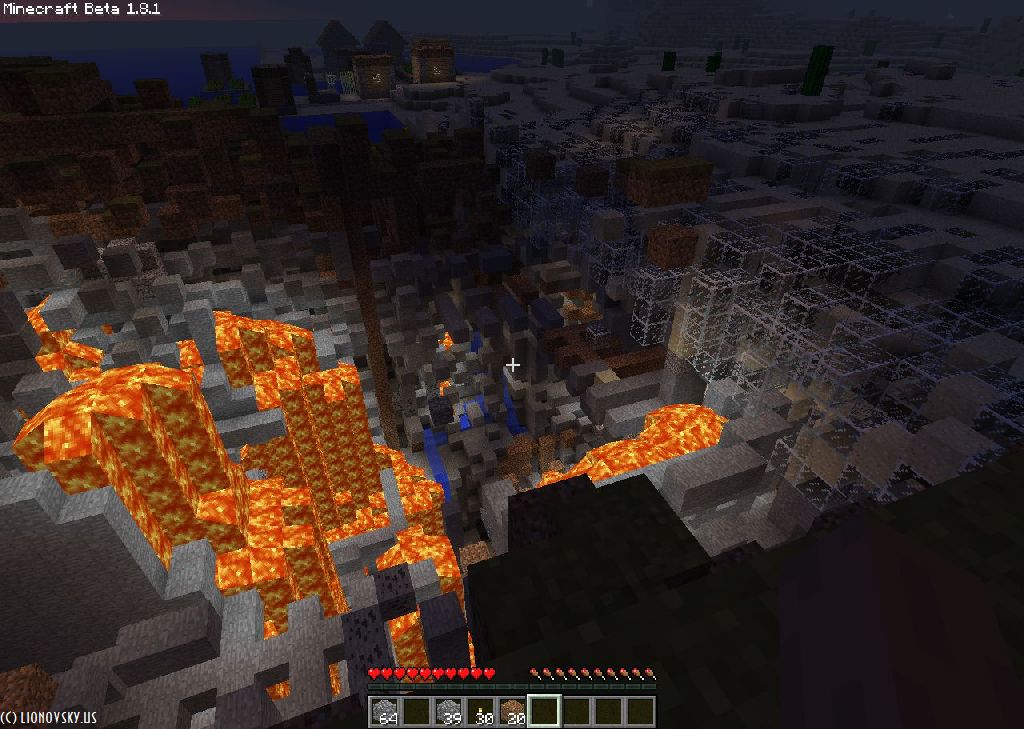1024x729 pixels.
Task: Select the hotbar slot with 64 stone blocks
Action: click(x=384, y=711)
